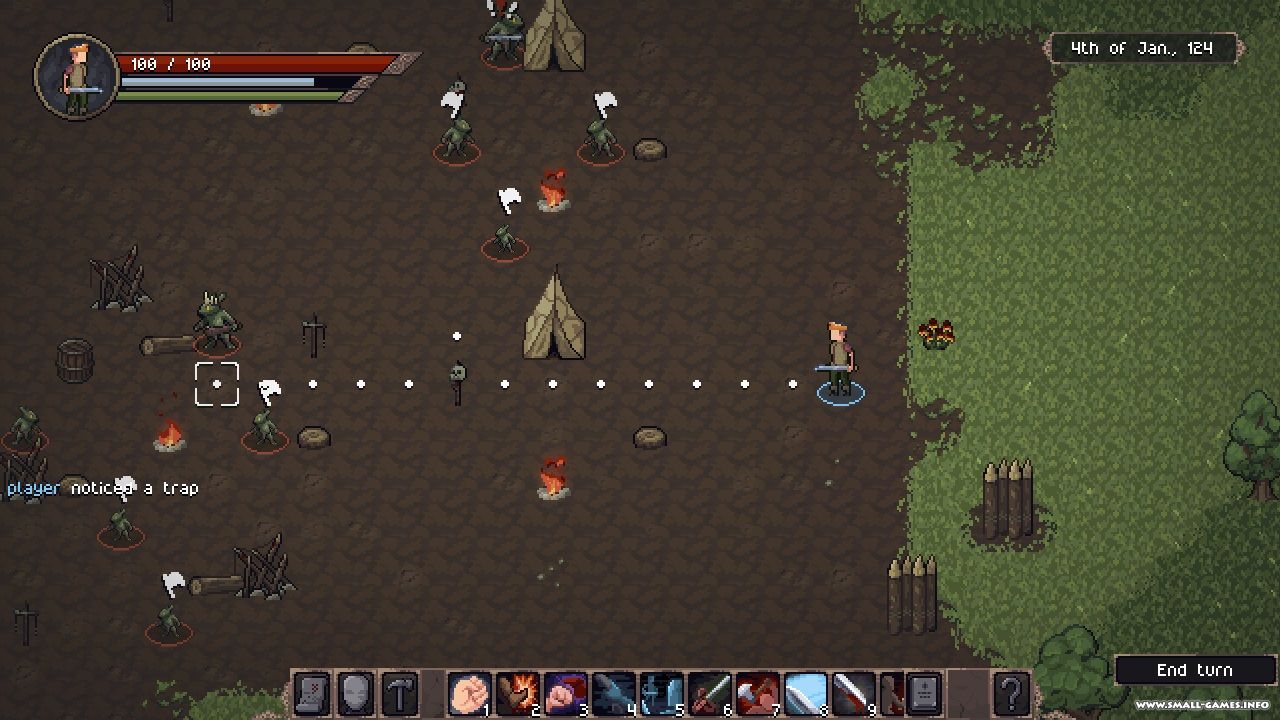Select the fist punch ability in slot 1
1280x720 pixels.
(468, 693)
